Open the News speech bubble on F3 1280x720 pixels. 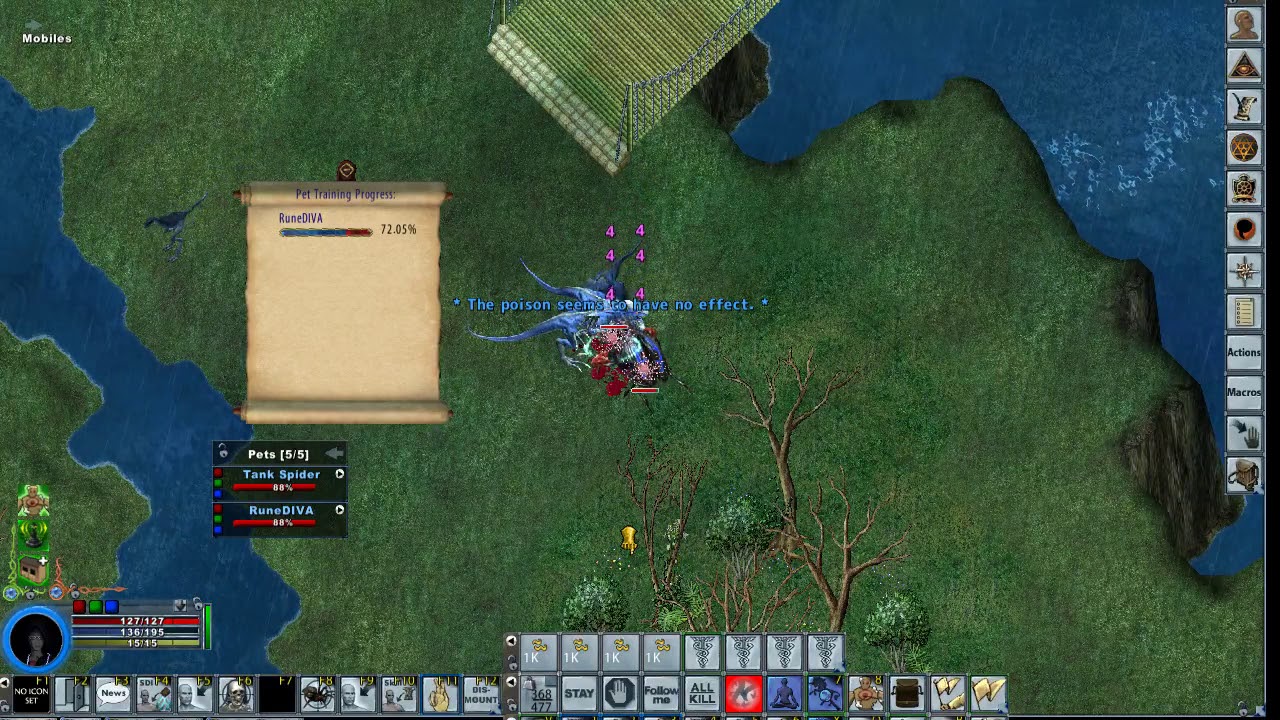113,693
